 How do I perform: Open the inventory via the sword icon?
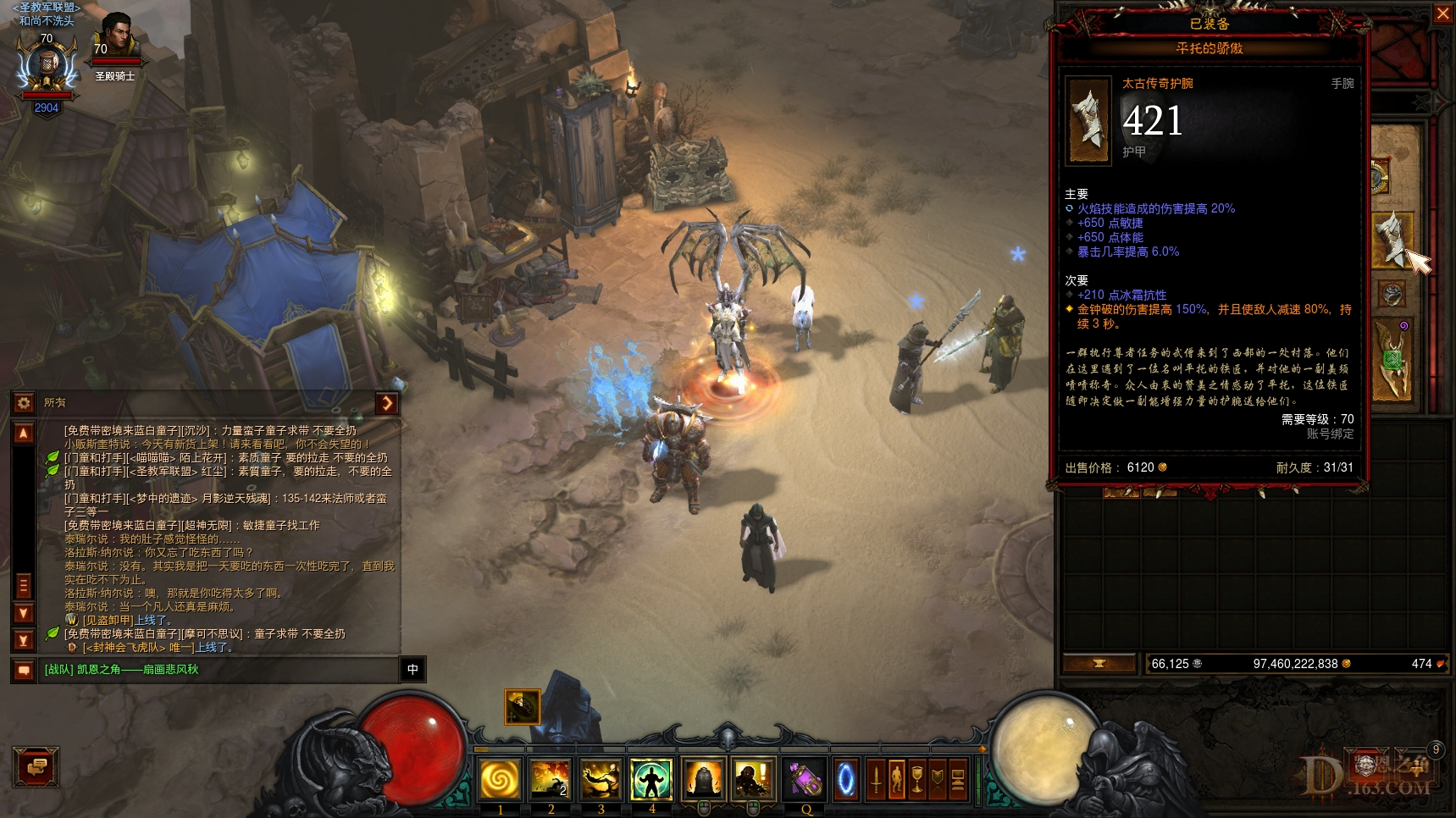(876, 780)
